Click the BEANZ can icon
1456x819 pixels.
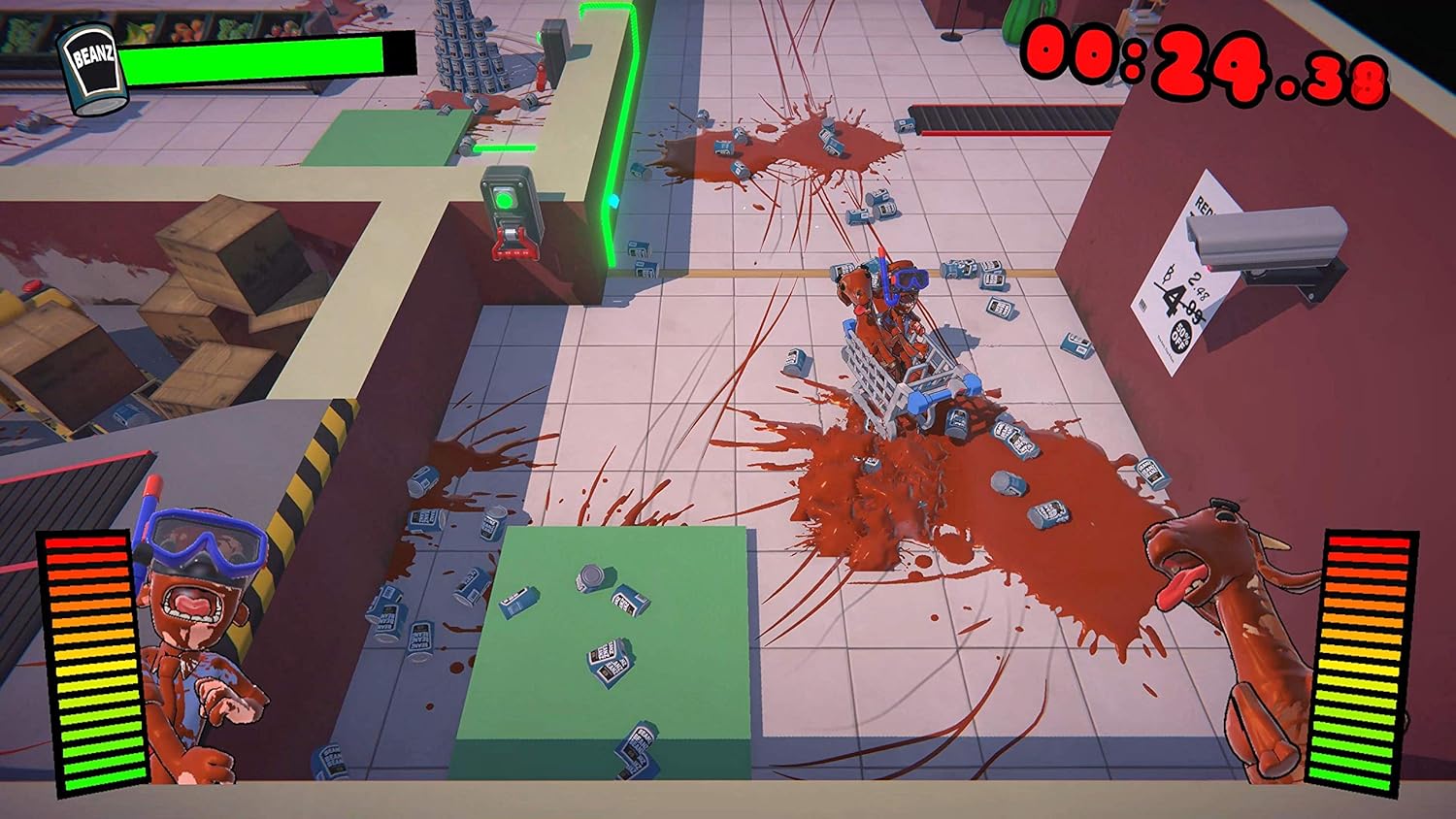coord(89,61)
